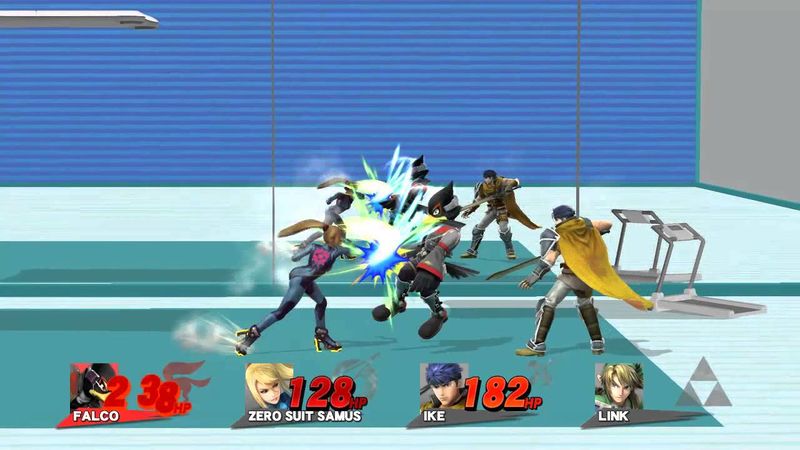The image size is (800, 450).
Task: Select Link's fighter portrait
Action: click(619, 386)
